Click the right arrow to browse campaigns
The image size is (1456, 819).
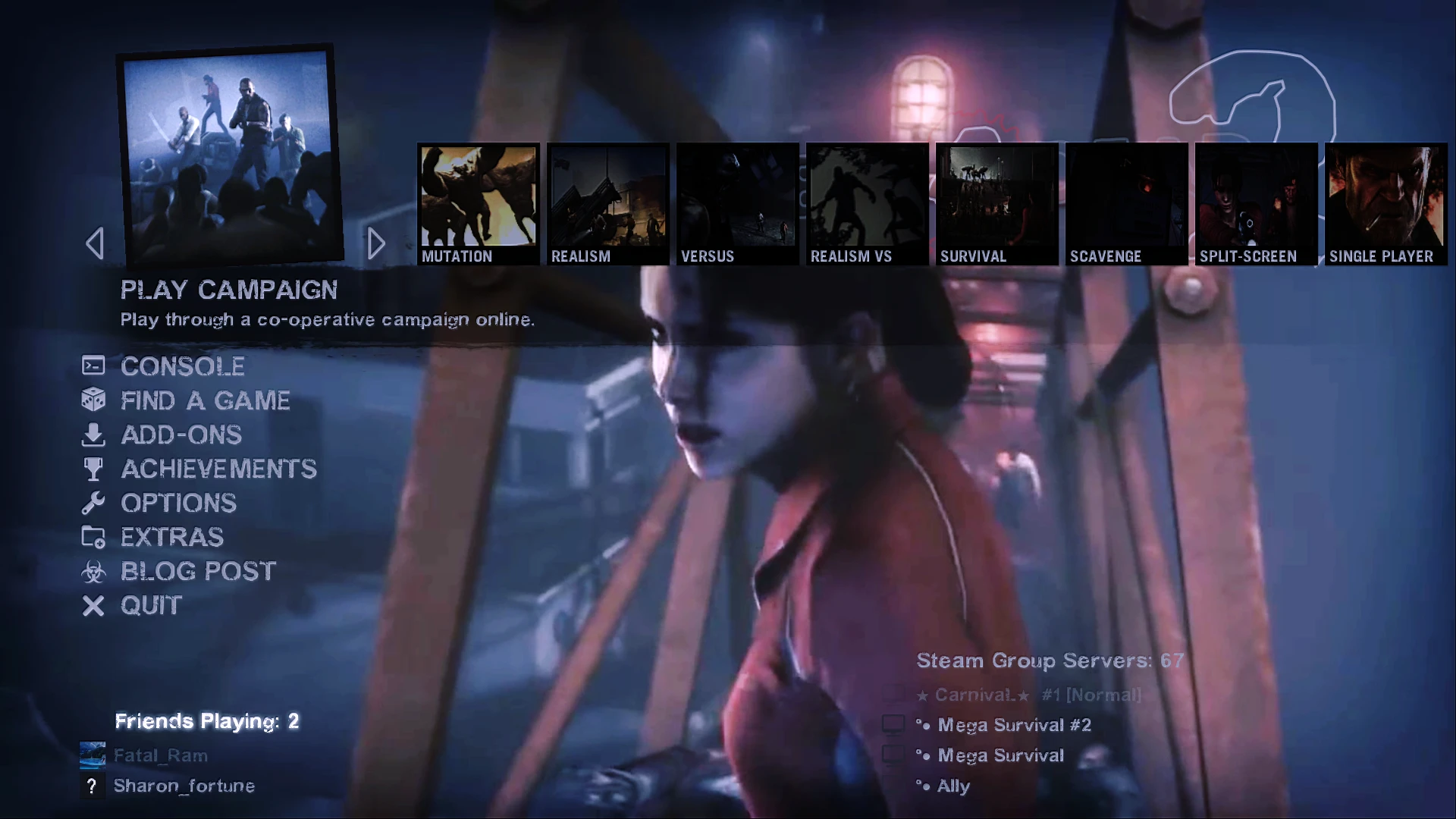coord(377,243)
